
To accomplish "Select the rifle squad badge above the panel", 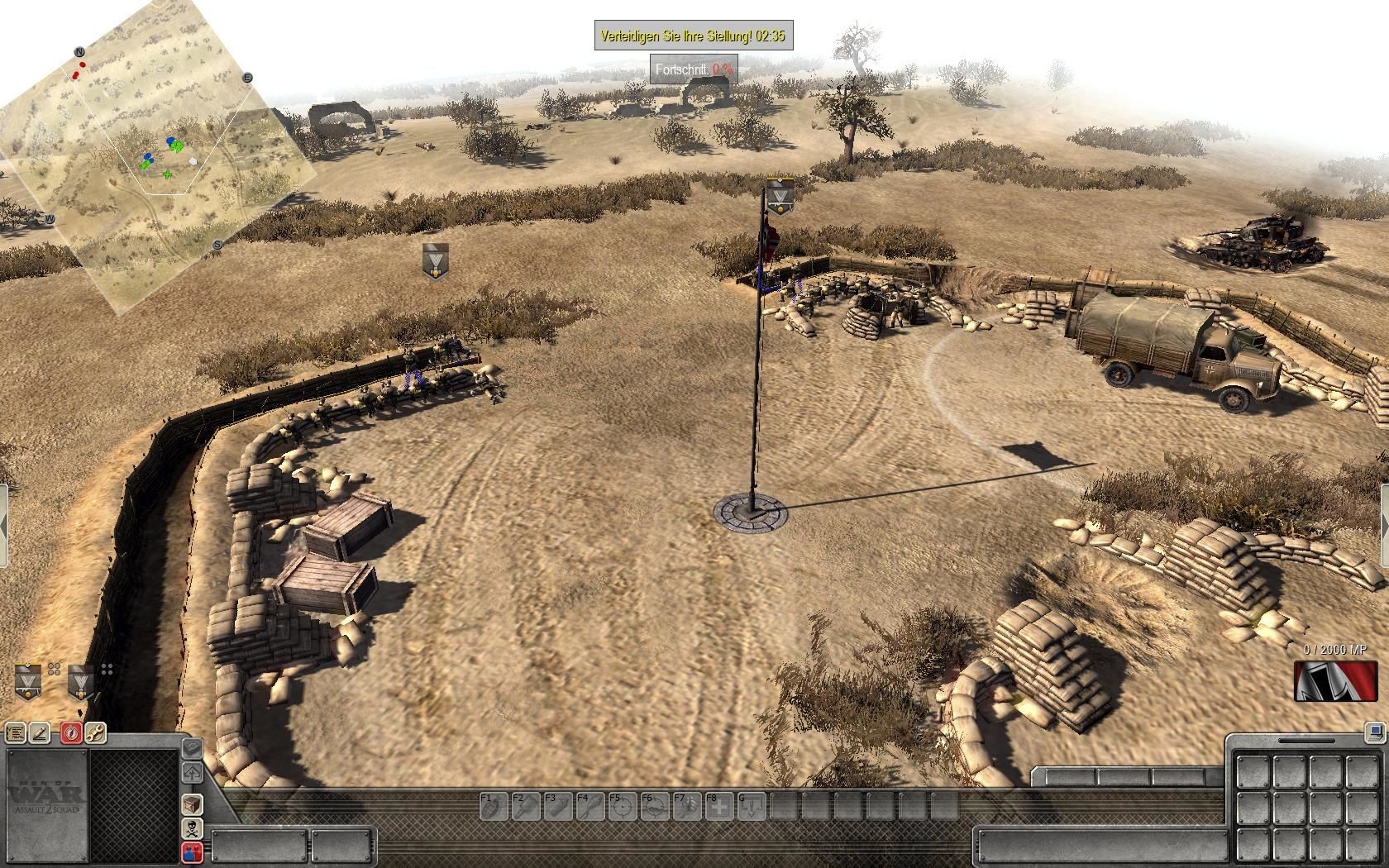I will (x=28, y=681).
